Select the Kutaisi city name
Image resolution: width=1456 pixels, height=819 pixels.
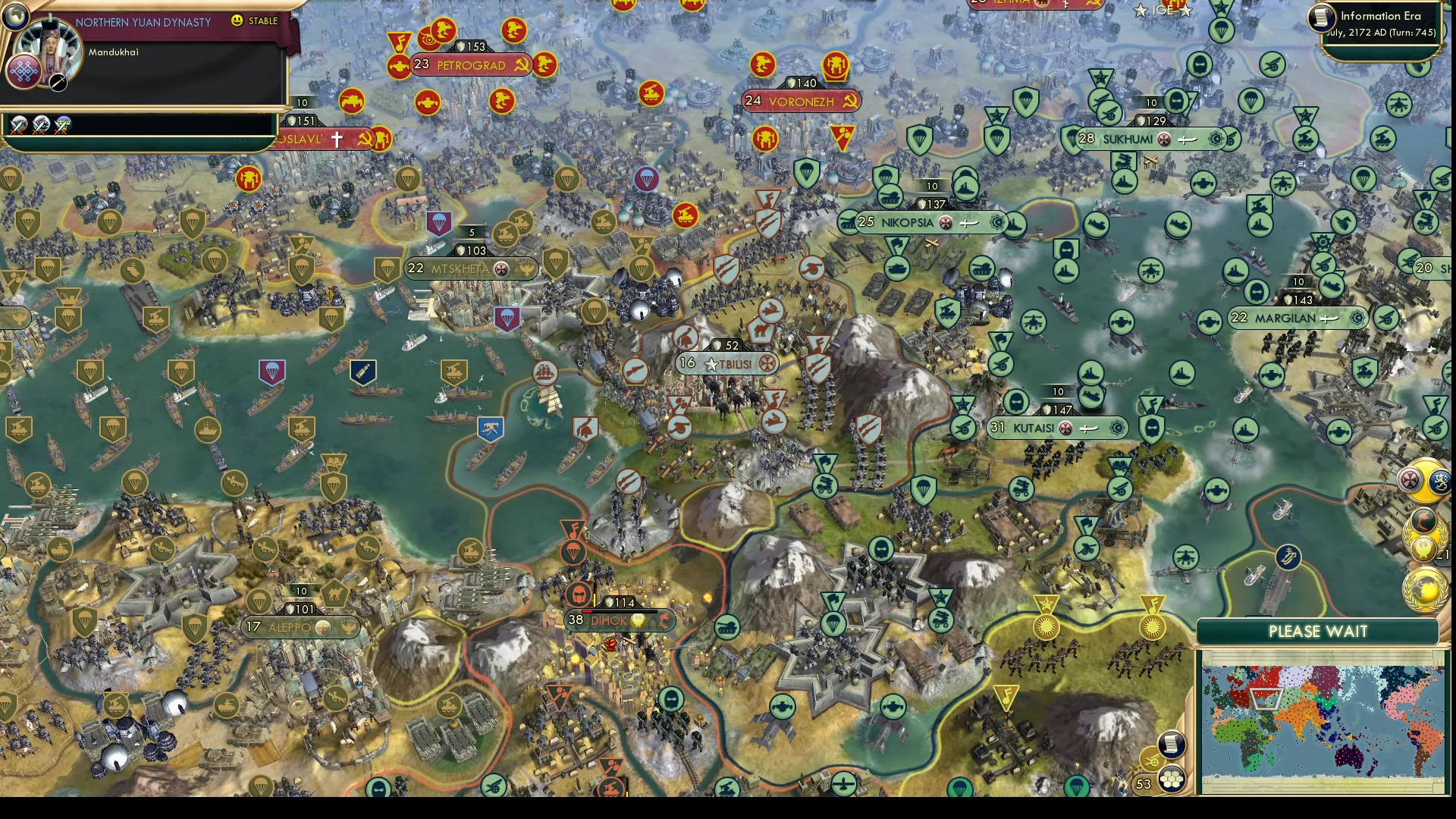tap(1035, 428)
